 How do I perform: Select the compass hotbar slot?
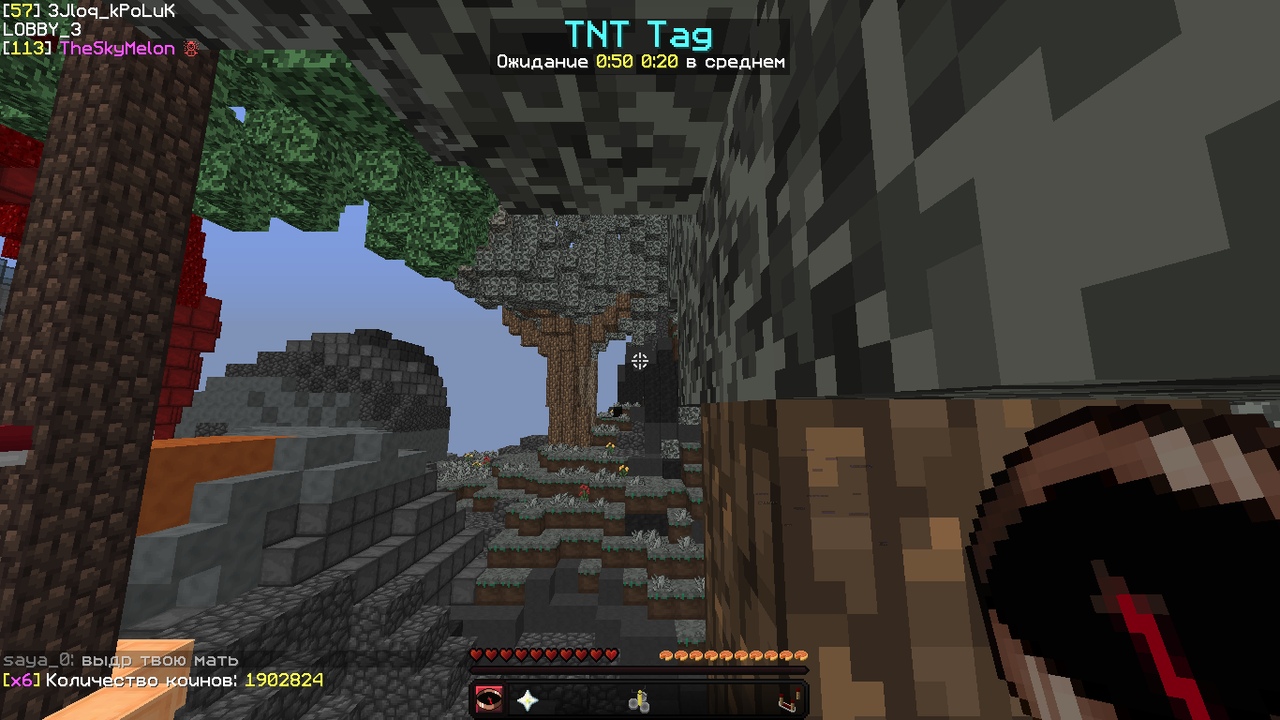pos(489,700)
